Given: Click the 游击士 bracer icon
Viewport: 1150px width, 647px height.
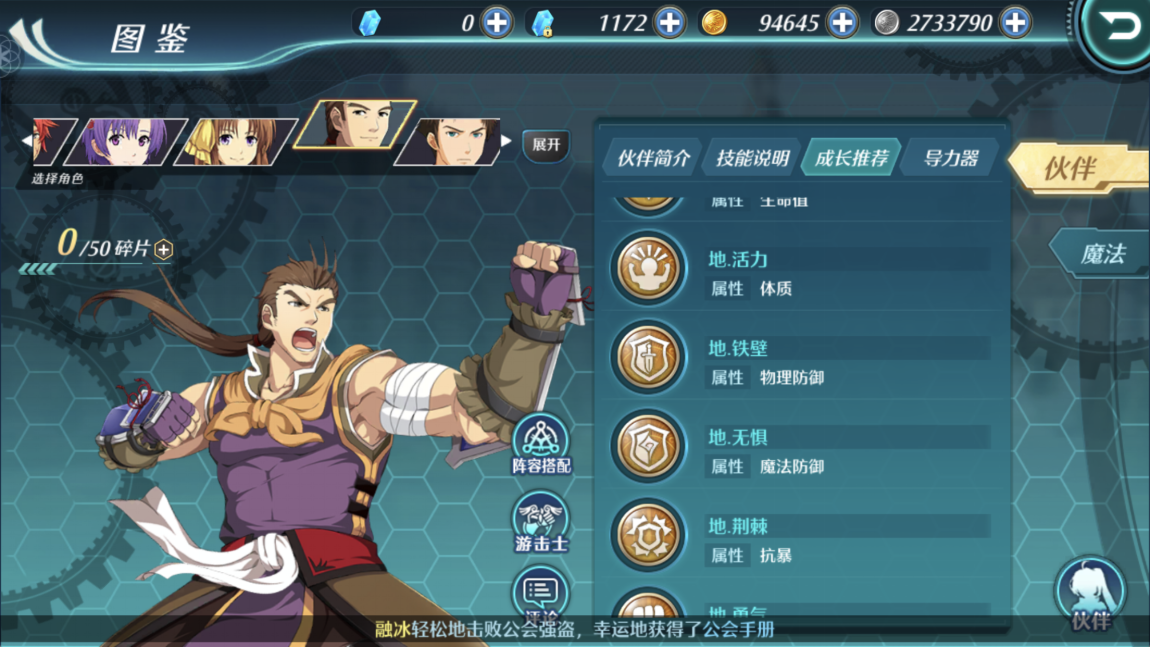Looking at the screenshot, I should (541, 524).
